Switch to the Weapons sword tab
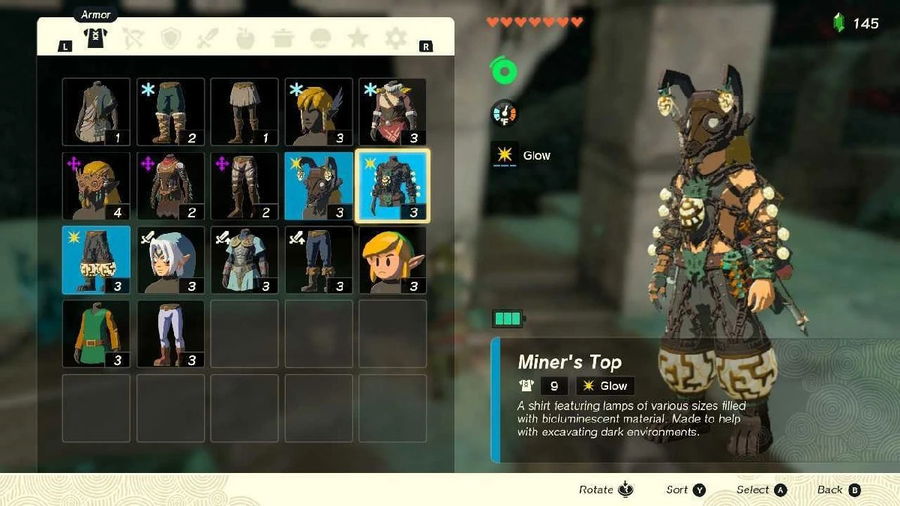 [x=208, y=39]
